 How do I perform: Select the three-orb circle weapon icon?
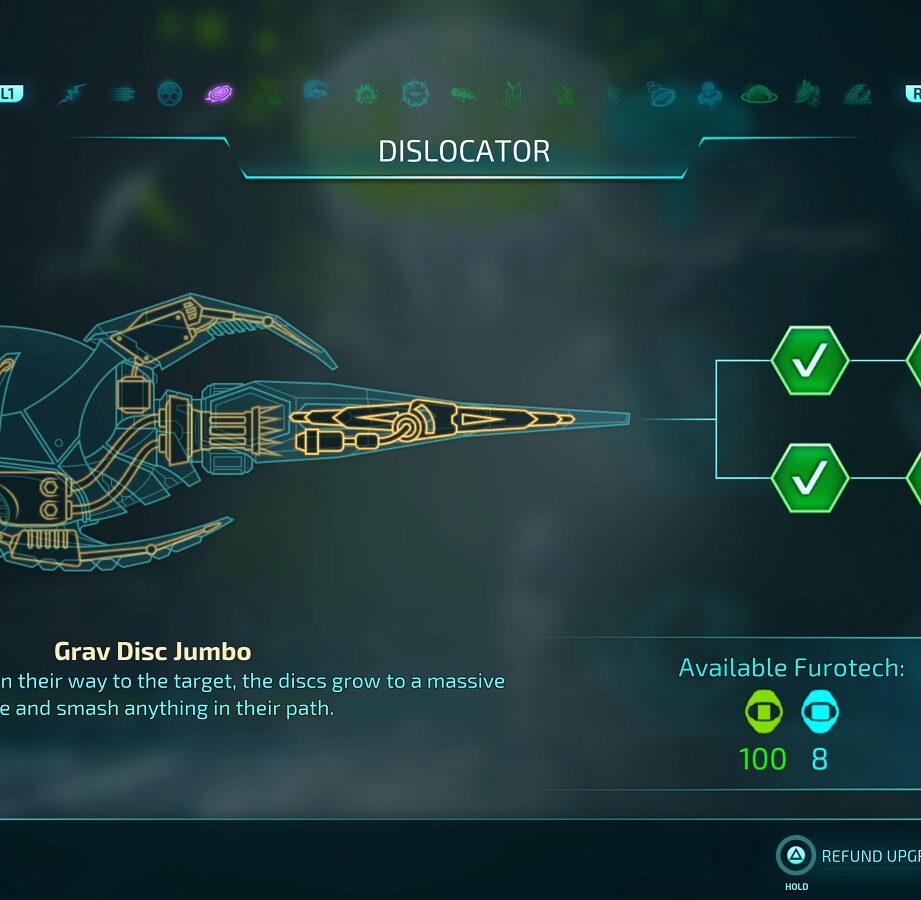click(x=170, y=94)
